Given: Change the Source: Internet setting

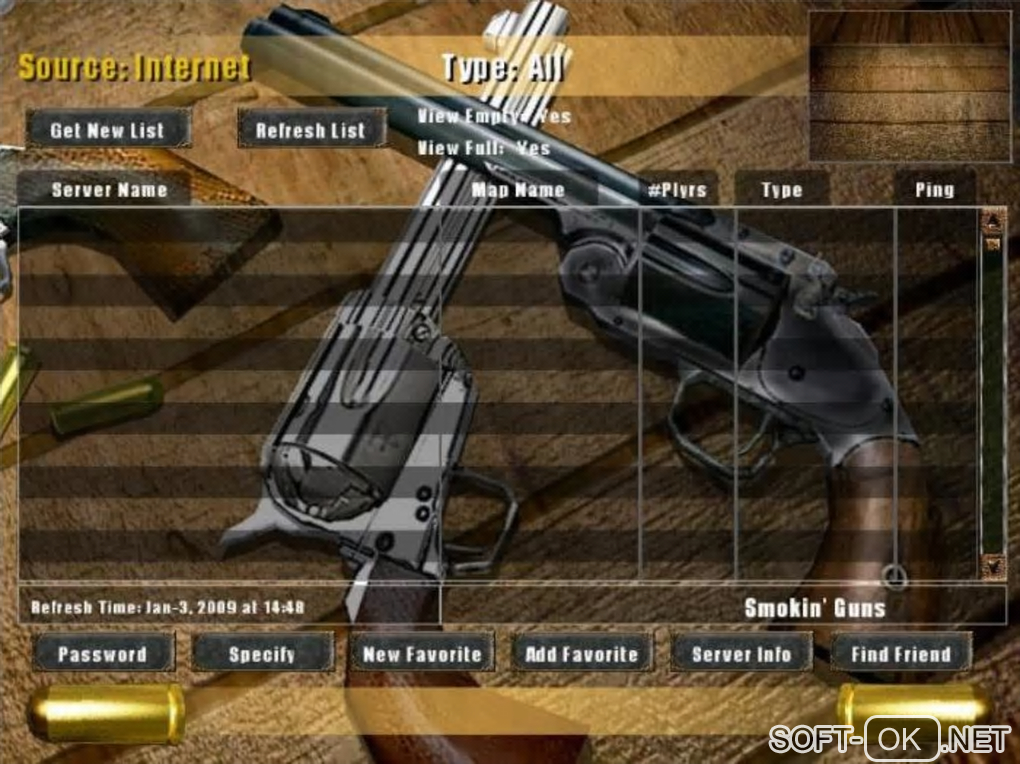Looking at the screenshot, I should pos(134,68).
